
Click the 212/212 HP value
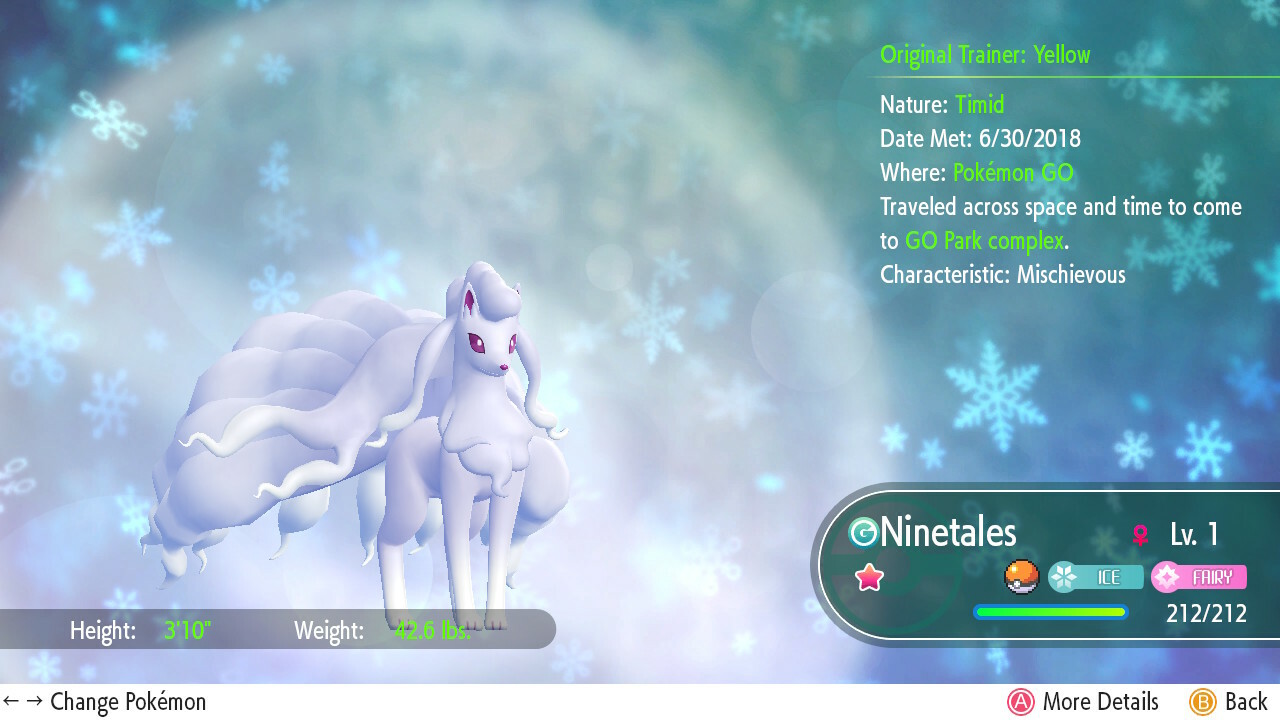point(1205,614)
